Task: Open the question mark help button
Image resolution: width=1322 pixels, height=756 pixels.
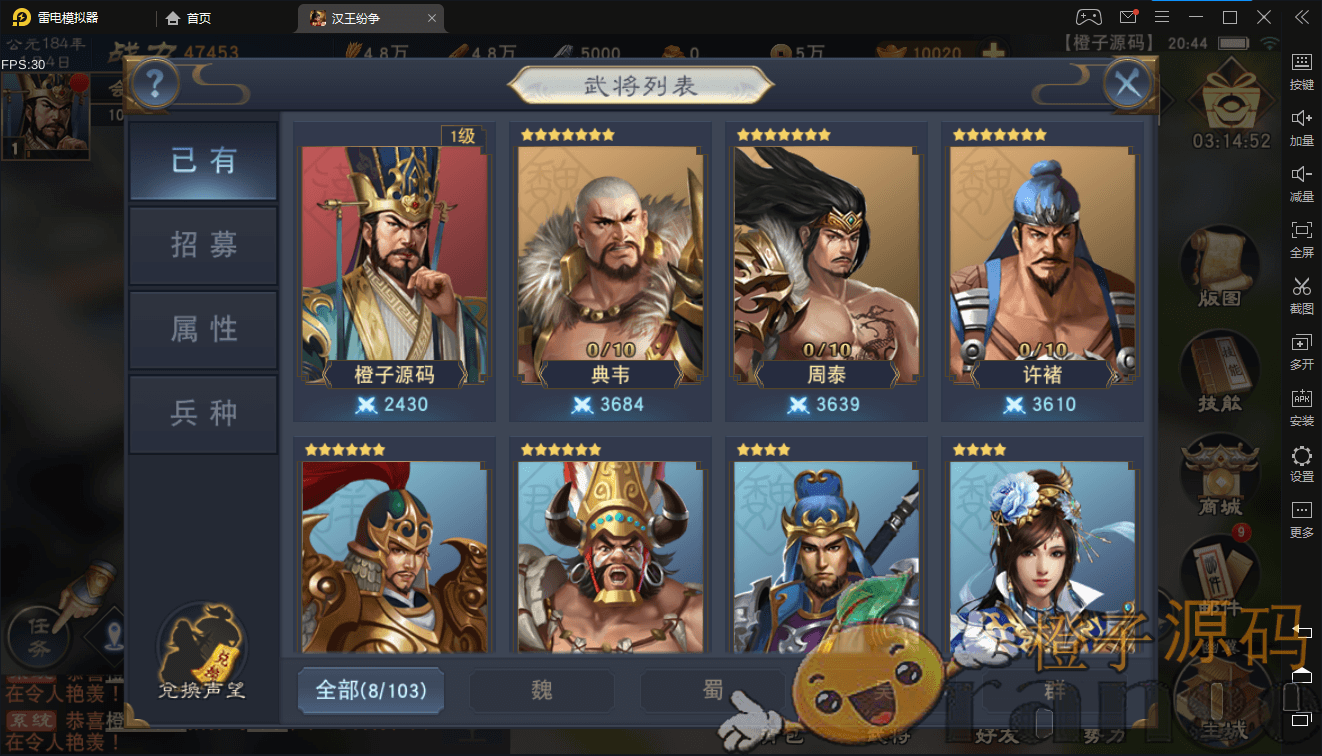Action: [155, 85]
